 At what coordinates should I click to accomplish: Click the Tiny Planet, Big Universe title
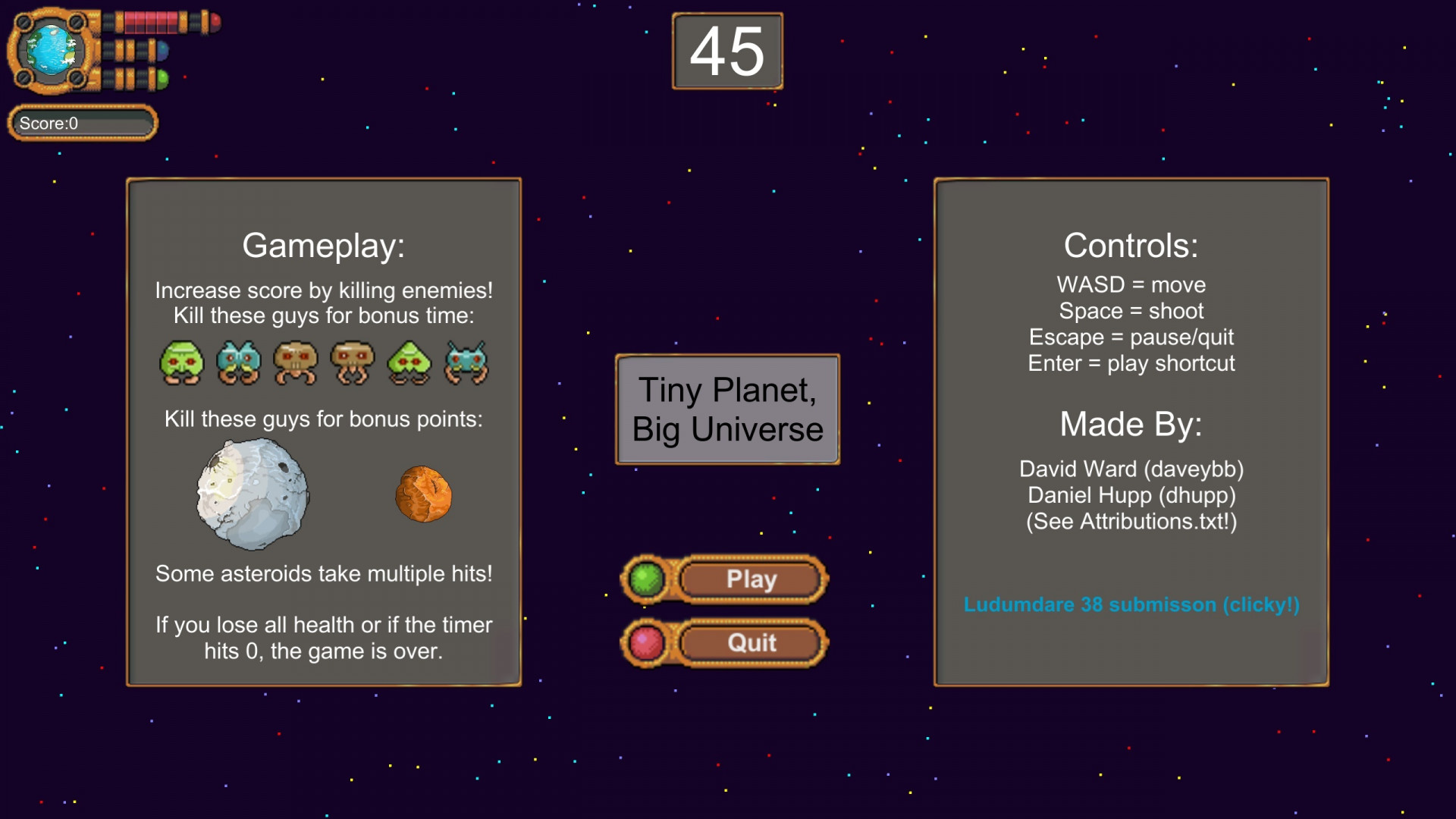point(726,409)
